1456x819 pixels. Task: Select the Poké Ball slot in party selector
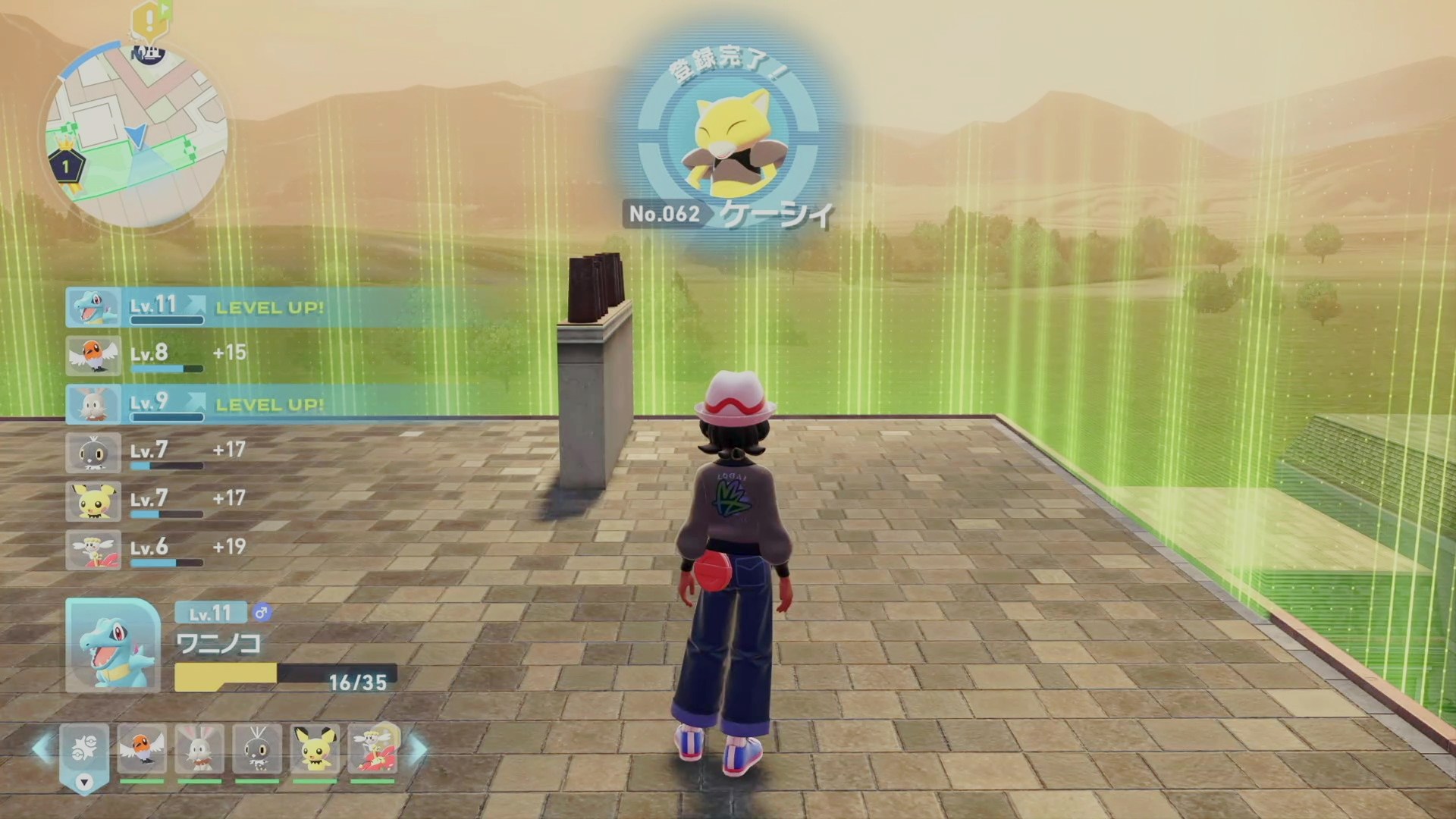84,749
